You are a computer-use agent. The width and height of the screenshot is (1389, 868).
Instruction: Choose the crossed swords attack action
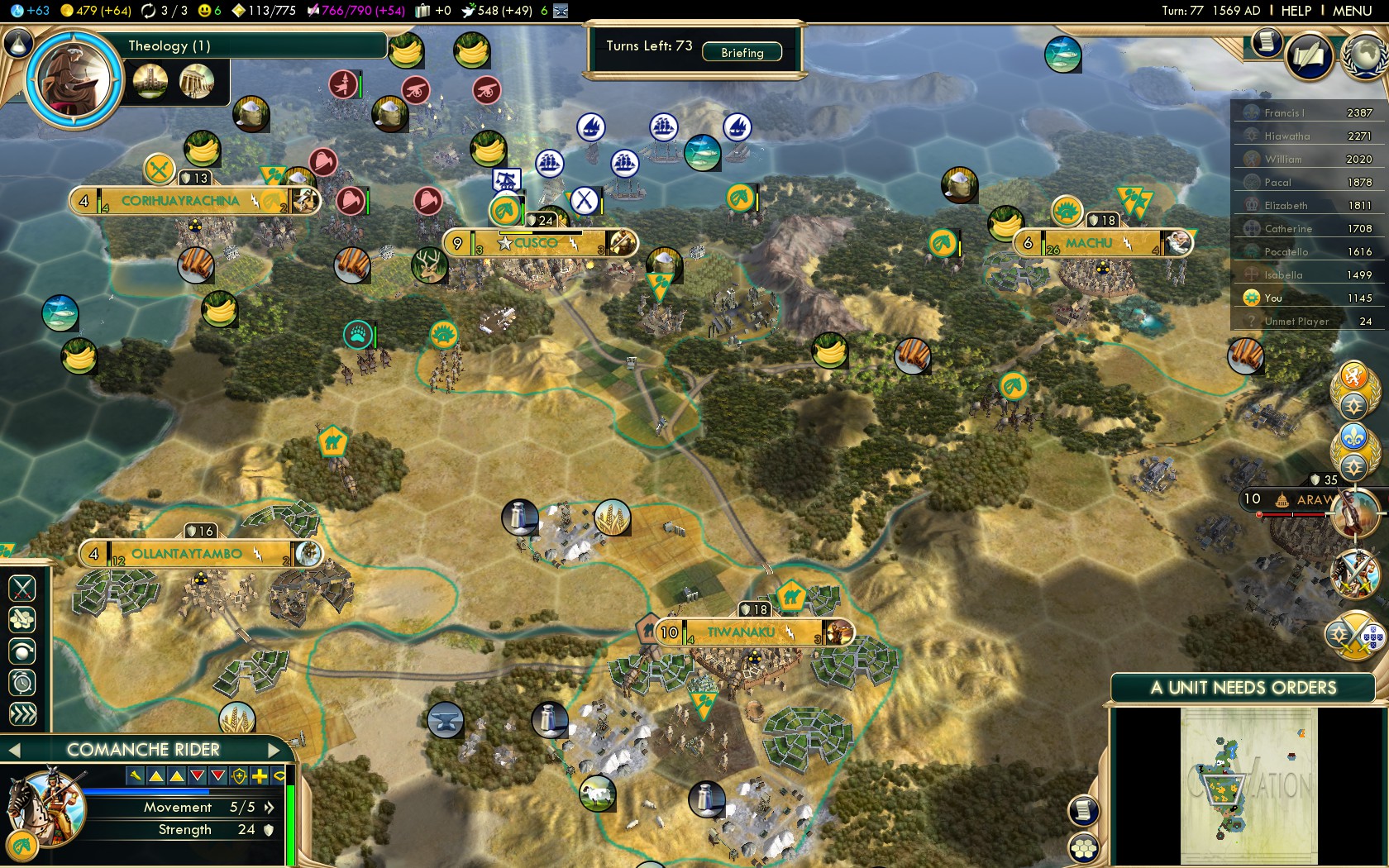22,588
